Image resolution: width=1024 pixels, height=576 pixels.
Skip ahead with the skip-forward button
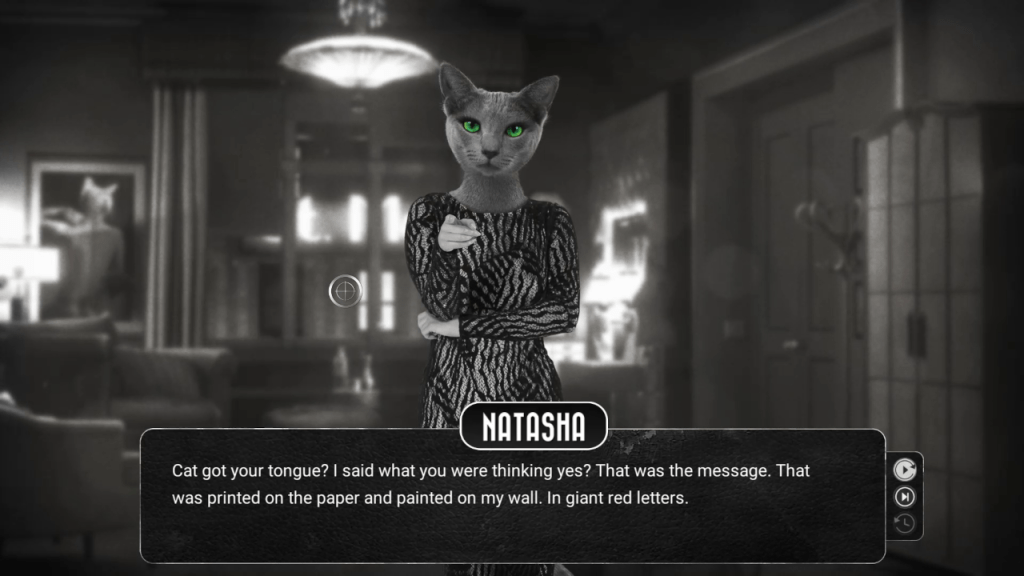tap(904, 496)
